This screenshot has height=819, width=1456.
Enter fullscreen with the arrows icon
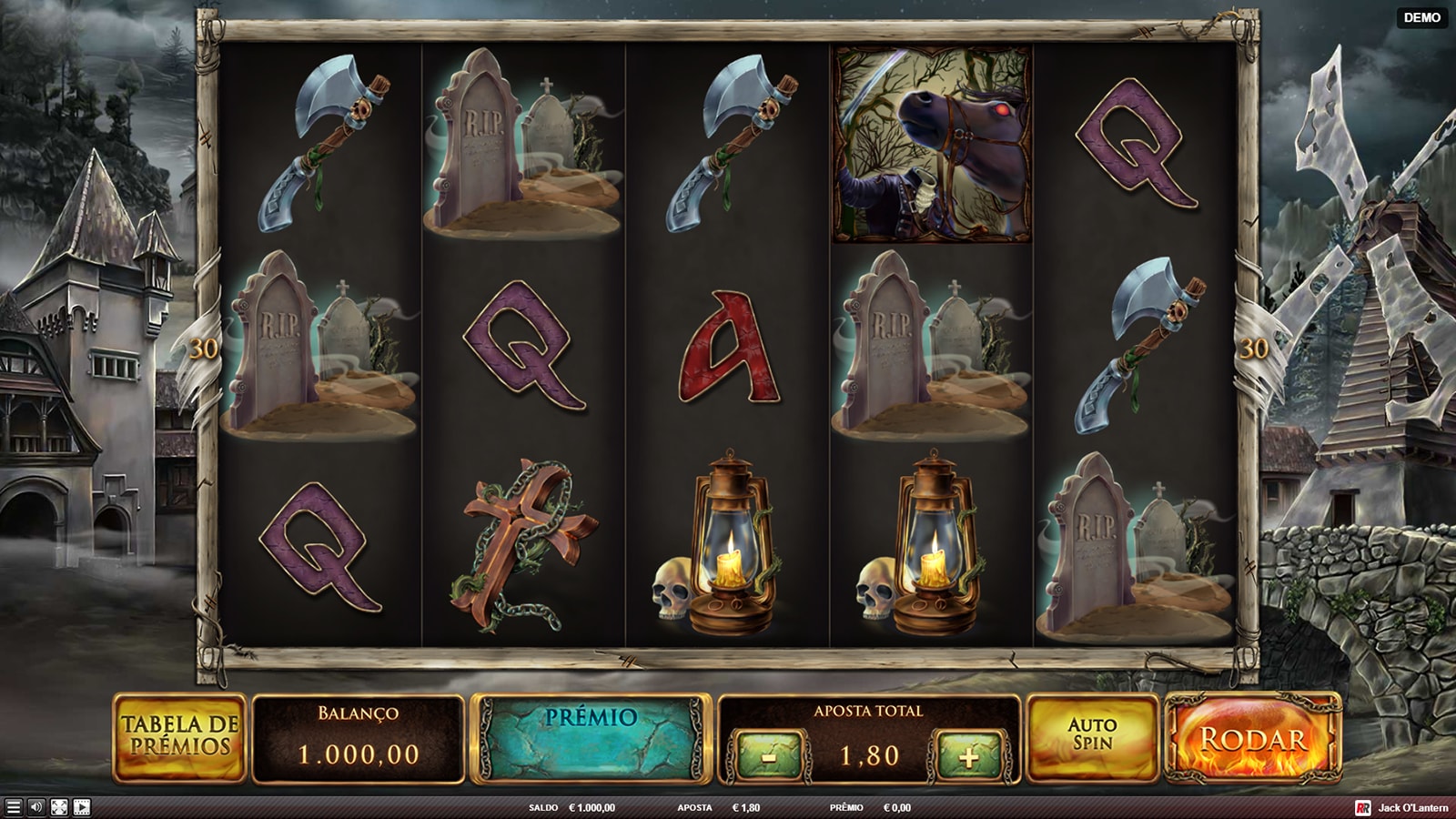click(x=59, y=807)
